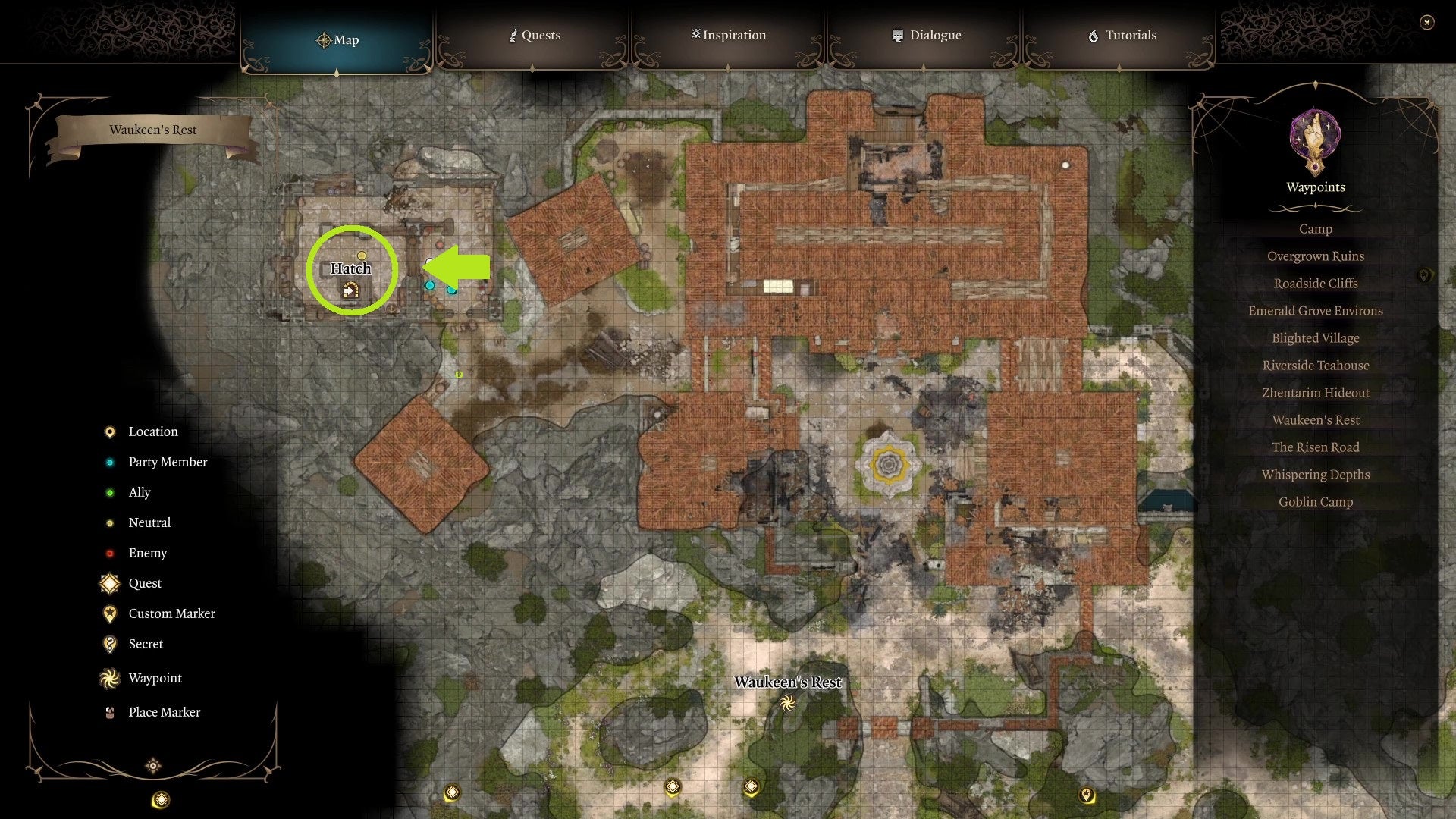The image size is (1456, 819).
Task: Fast travel to Camp from the waypoint list
Action: [1316, 228]
